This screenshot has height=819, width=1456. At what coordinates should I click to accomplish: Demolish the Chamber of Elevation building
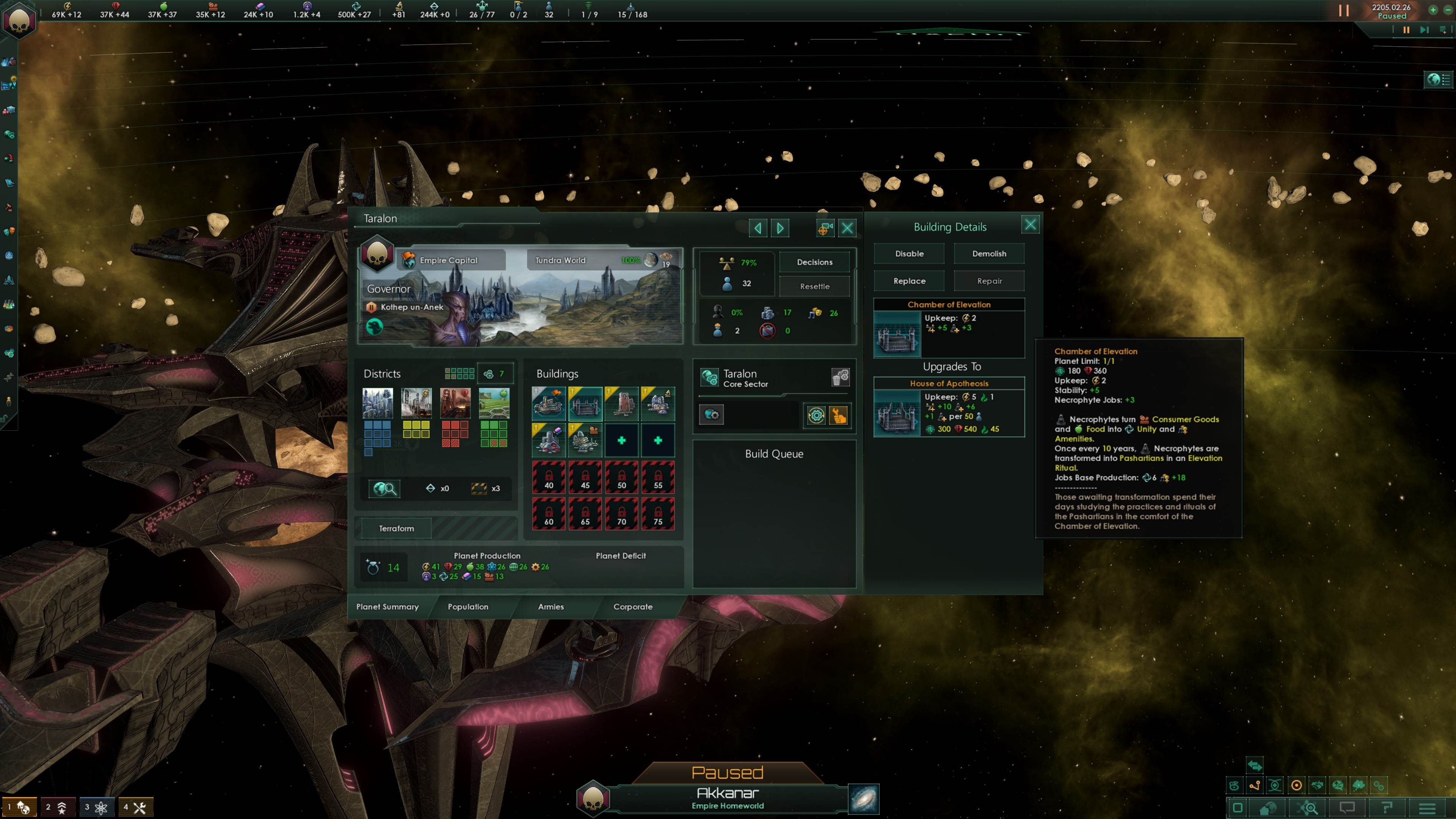click(988, 253)
